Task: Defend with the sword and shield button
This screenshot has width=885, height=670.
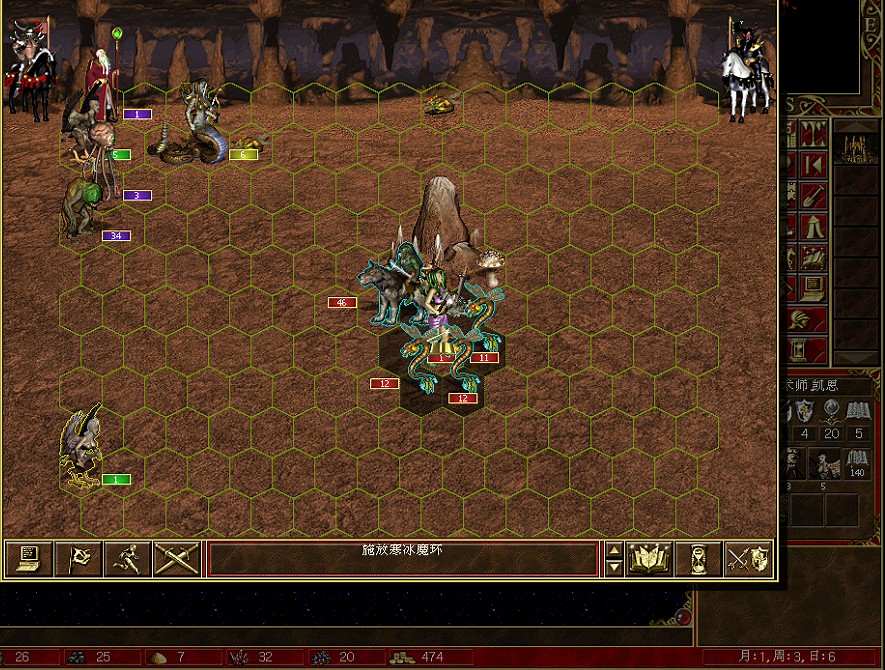Action: tap(748, 558)
